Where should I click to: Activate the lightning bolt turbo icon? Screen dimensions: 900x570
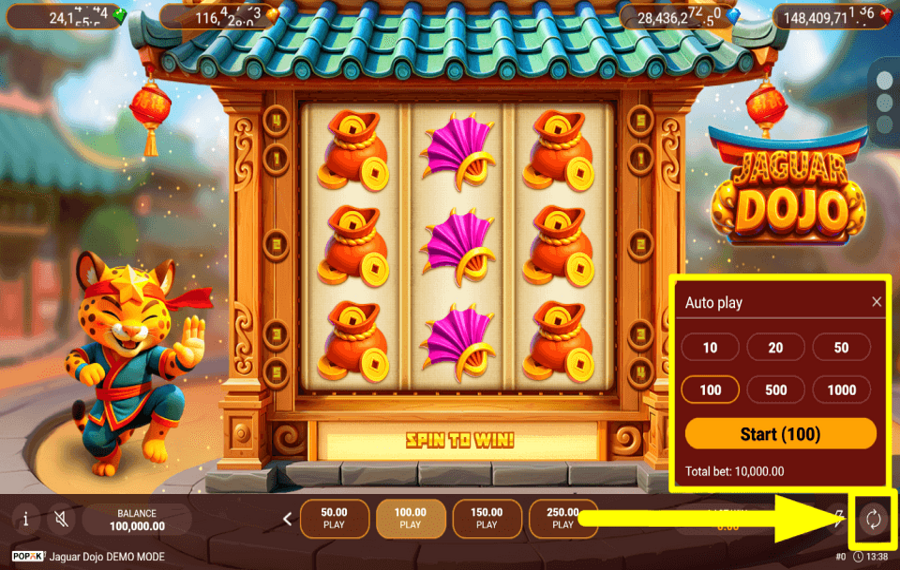[x=840, y=516]
